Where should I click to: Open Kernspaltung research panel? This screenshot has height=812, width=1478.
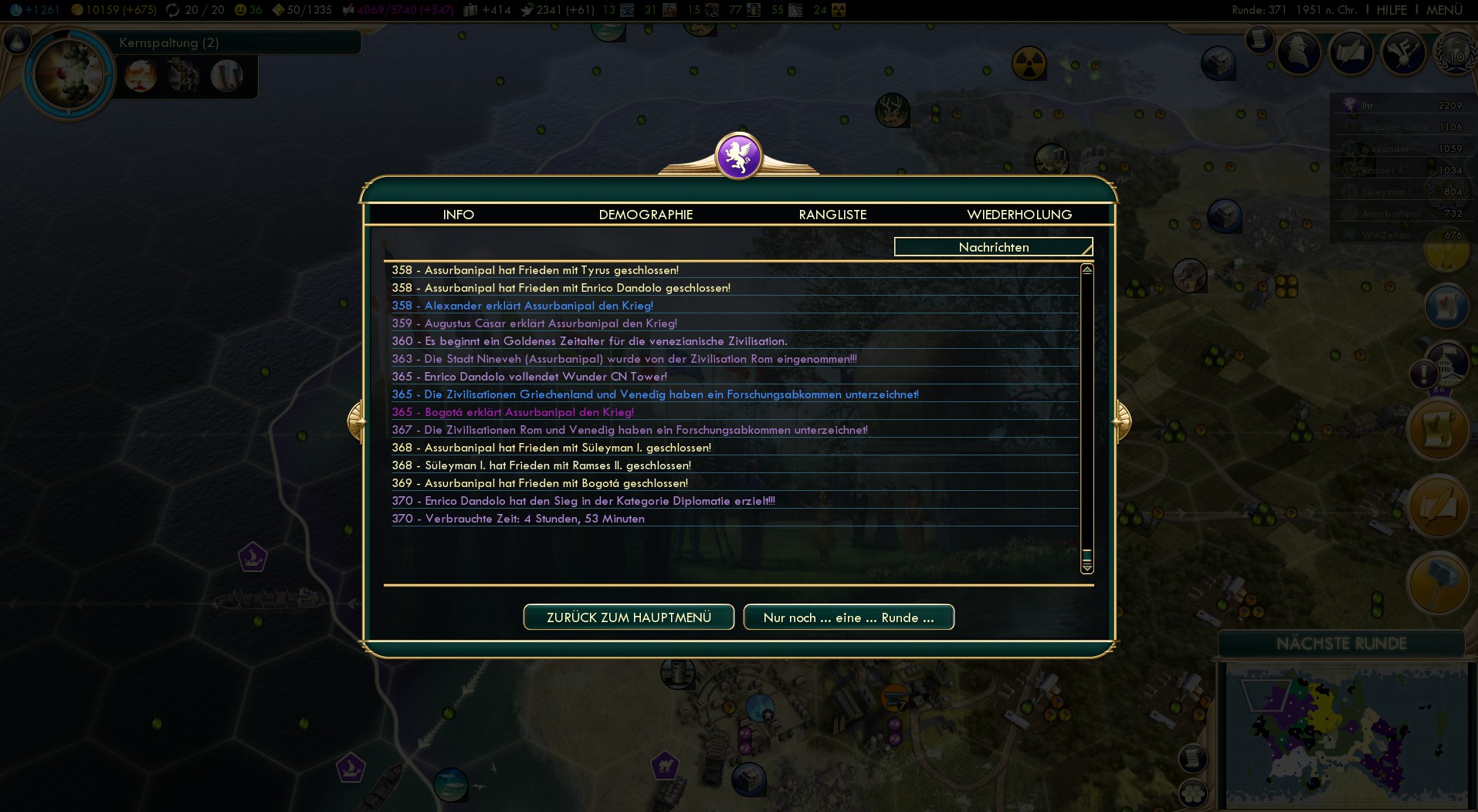point(169,43)
